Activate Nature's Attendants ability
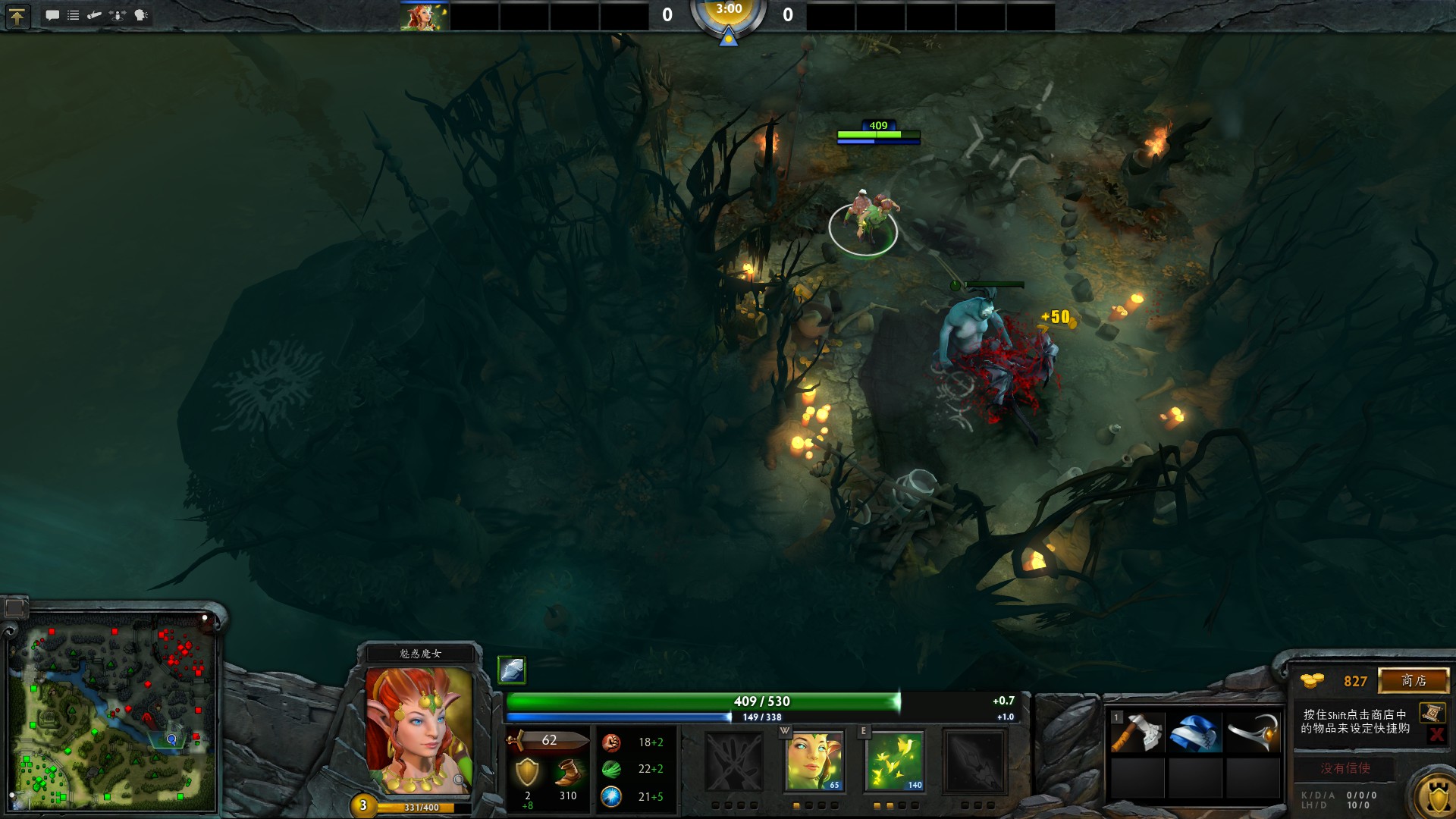Image resolution: width=1456 pixels, height=819 pixels. [x=895, y=761]
